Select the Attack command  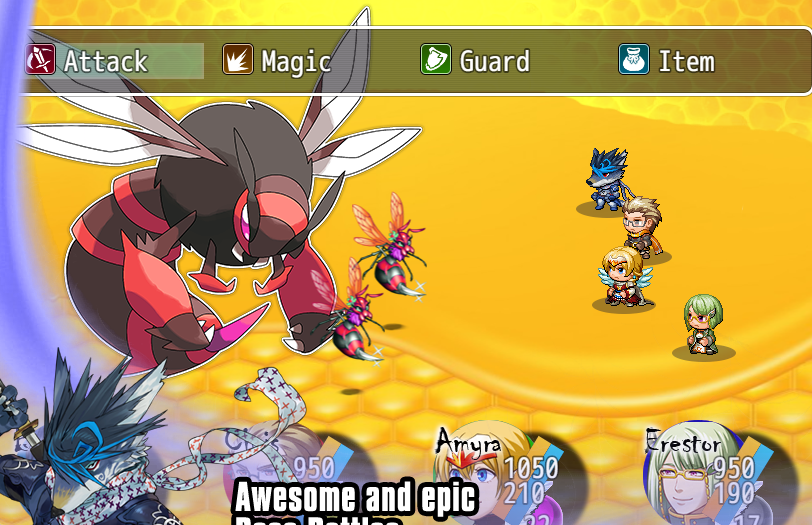coord(105,61)
